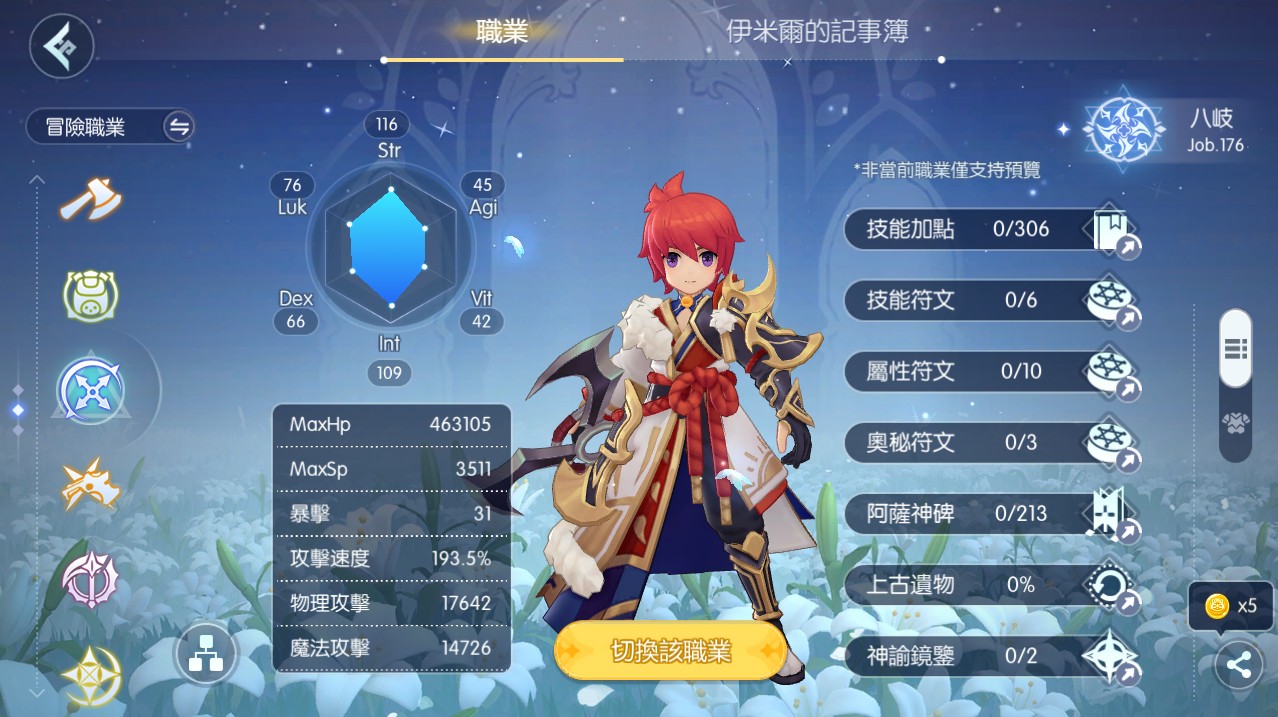Select the pink trident shield job icon
Viewport: 1278px width, 717px height.
[90, 579]
